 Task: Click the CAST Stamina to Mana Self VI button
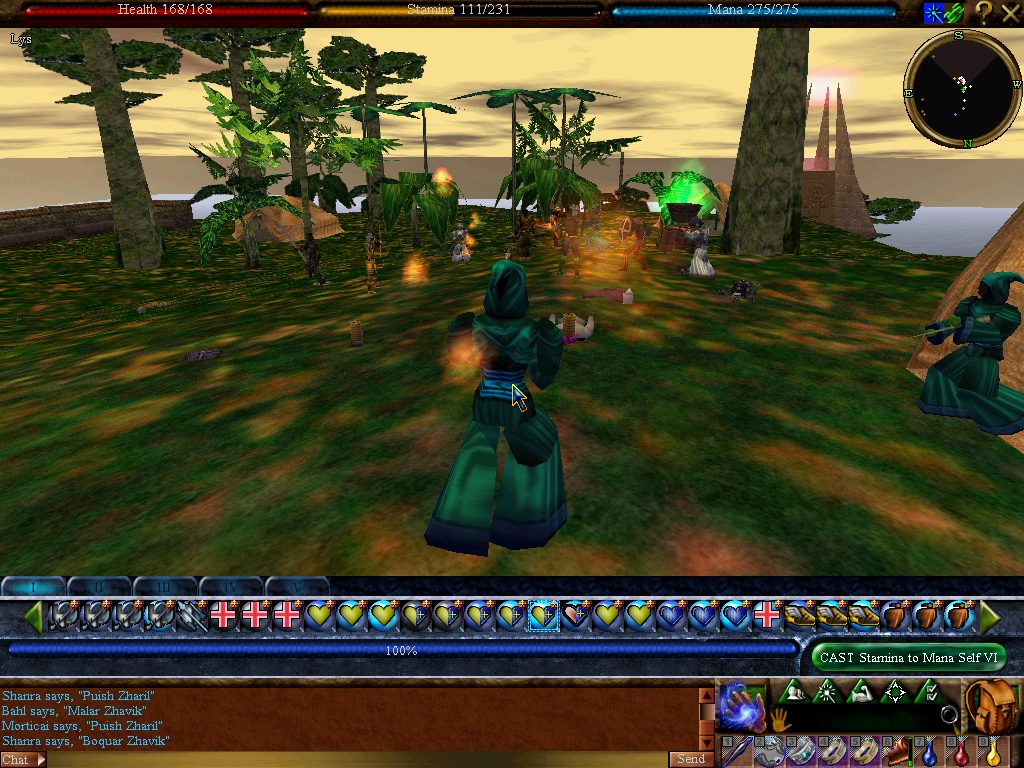tap(908, 657)
